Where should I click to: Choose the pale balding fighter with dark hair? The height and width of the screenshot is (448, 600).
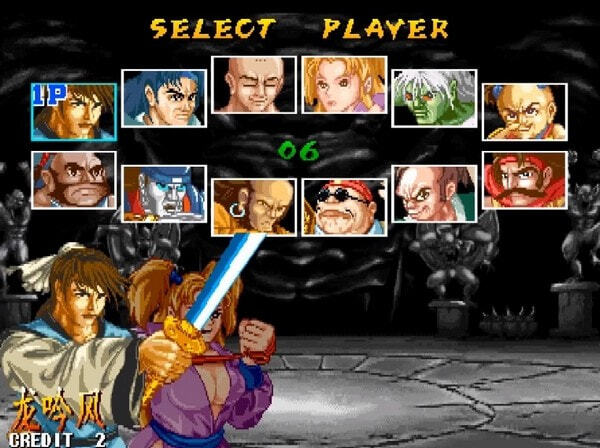pyautogui.click(x=433, y=193)
